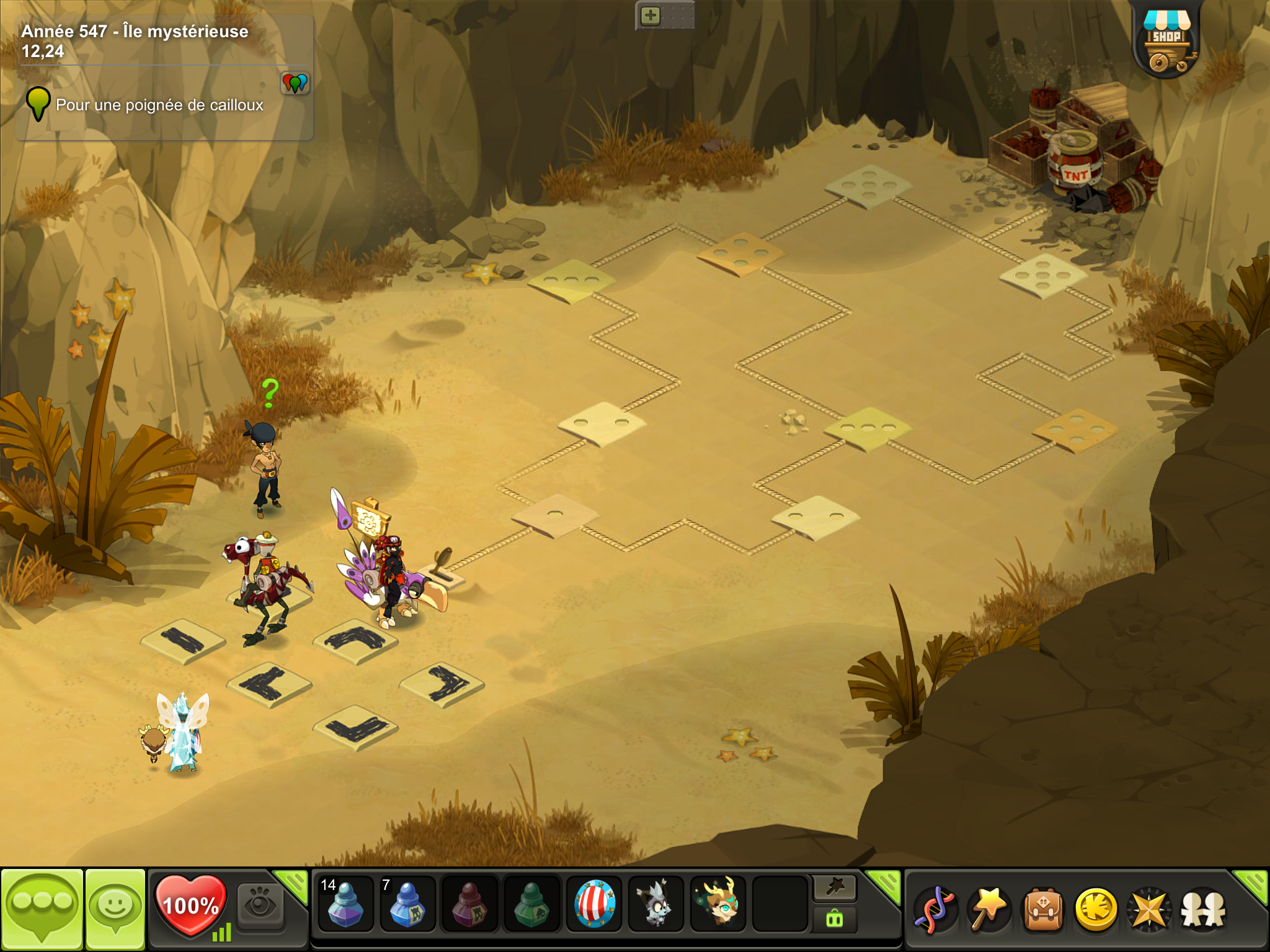Use the red-striped star shield item
The height and width of the screenshot is (952, 1270).
pyautogui.click(x=594, y=904)
